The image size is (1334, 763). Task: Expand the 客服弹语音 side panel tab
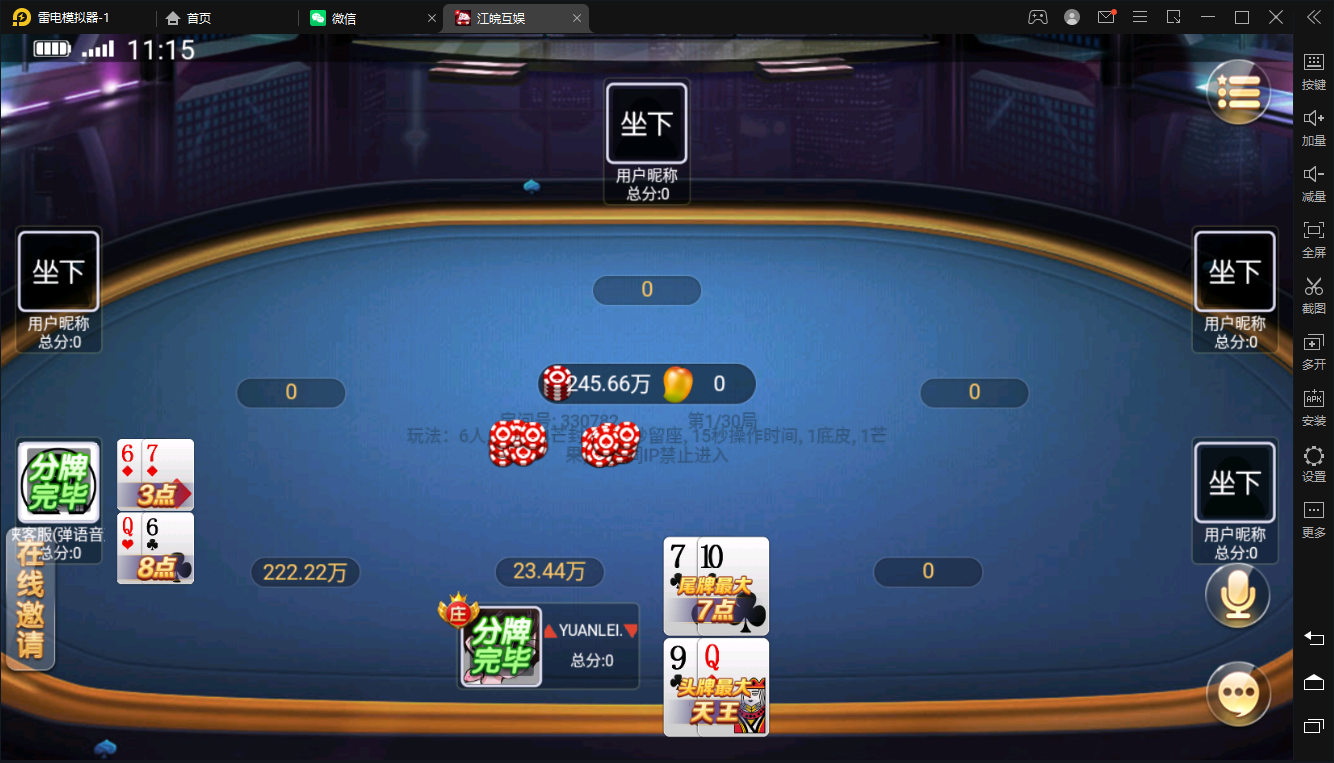tap(58, 533)
